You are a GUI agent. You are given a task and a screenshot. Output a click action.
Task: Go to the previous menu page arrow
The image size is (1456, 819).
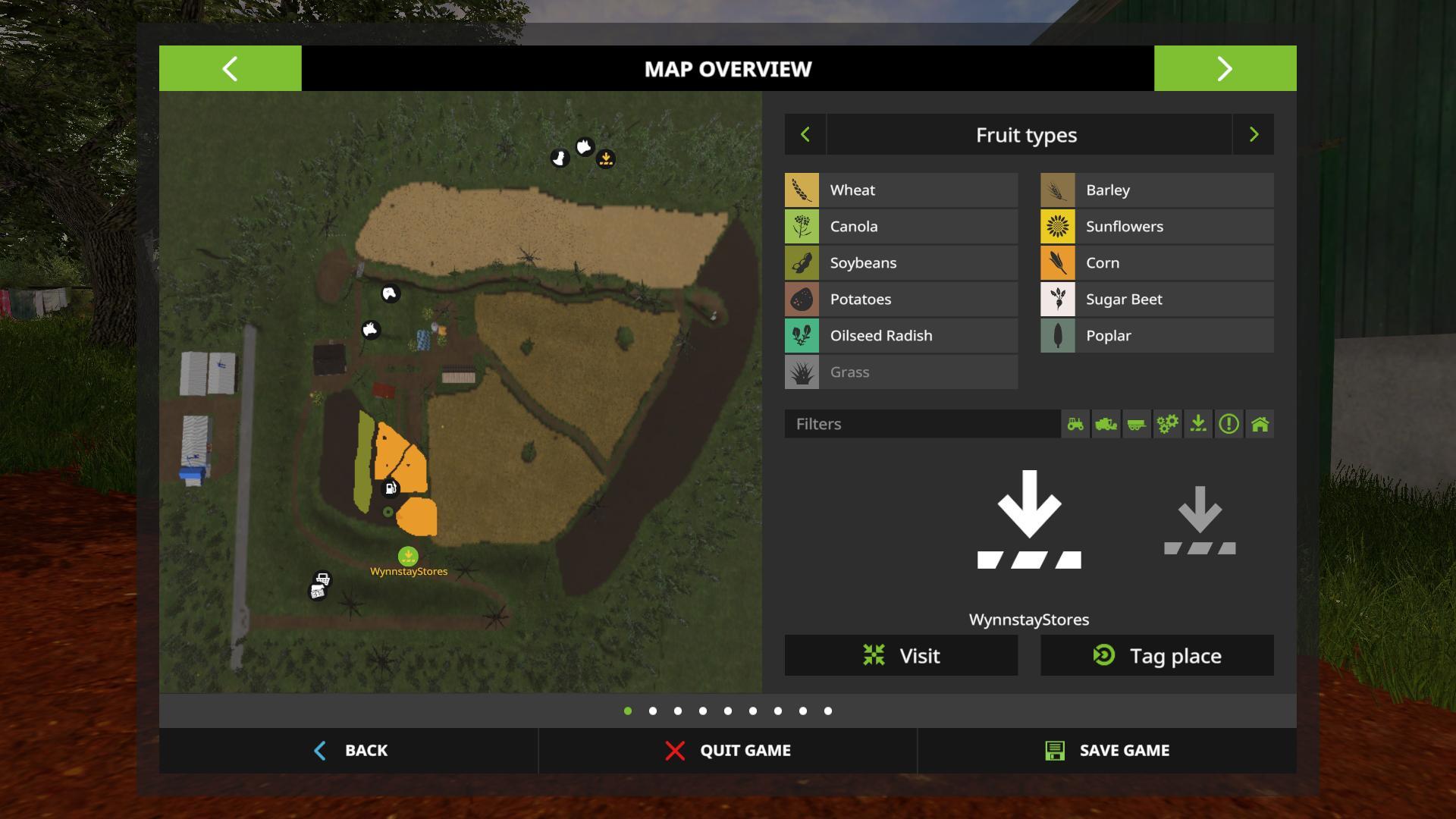[x=230, y=68]
